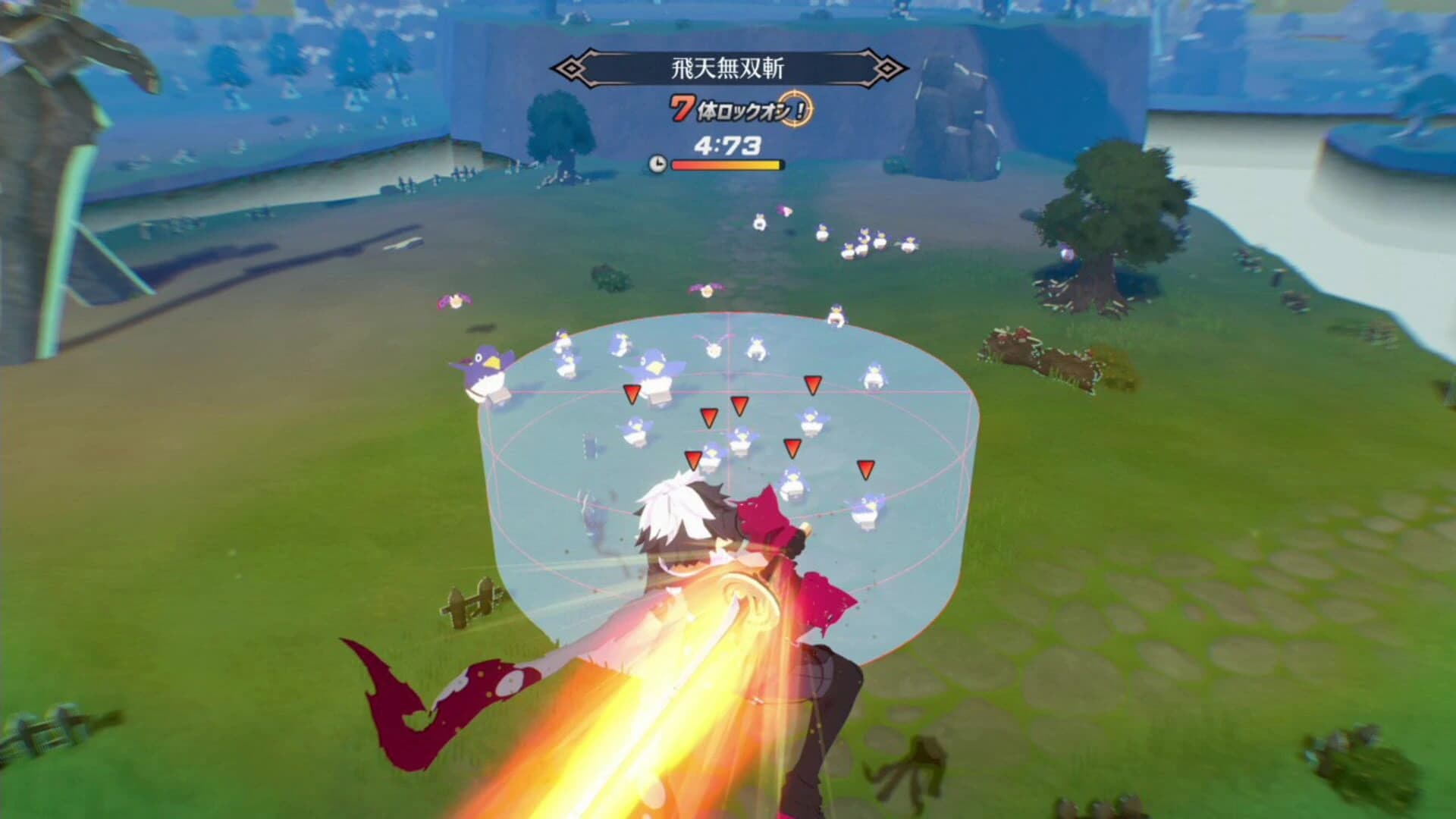
Task: Click the 4:73 countdown timer text
Action: coord(726,144)
